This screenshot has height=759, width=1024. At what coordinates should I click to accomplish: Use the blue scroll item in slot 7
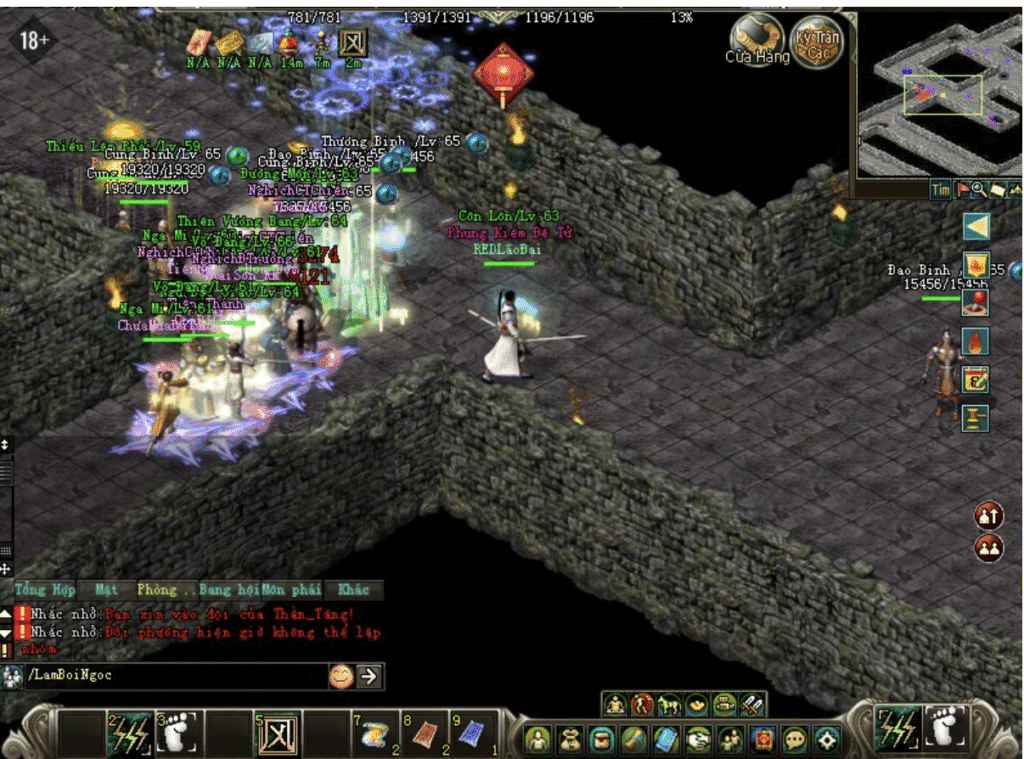374,735
